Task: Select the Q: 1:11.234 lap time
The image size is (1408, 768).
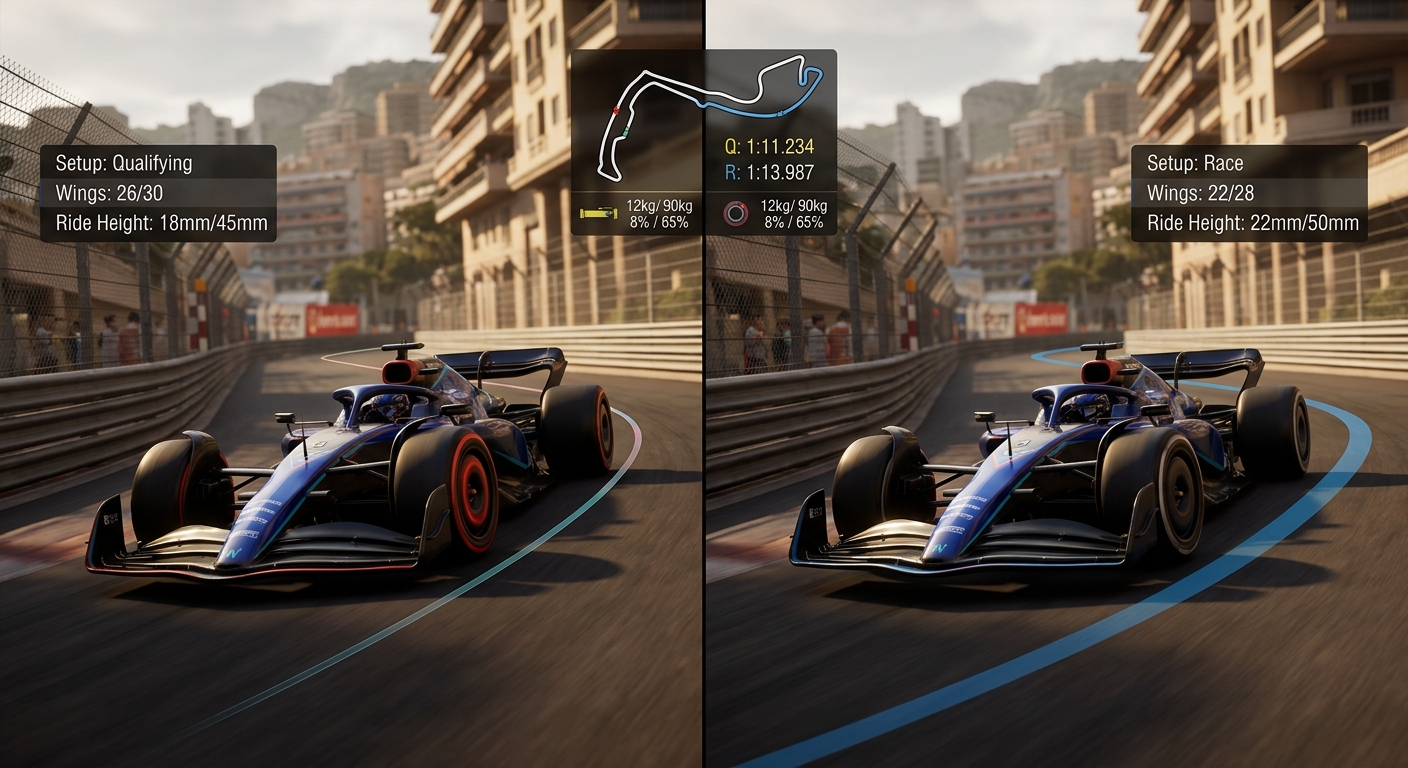Action: click(769, 147)
